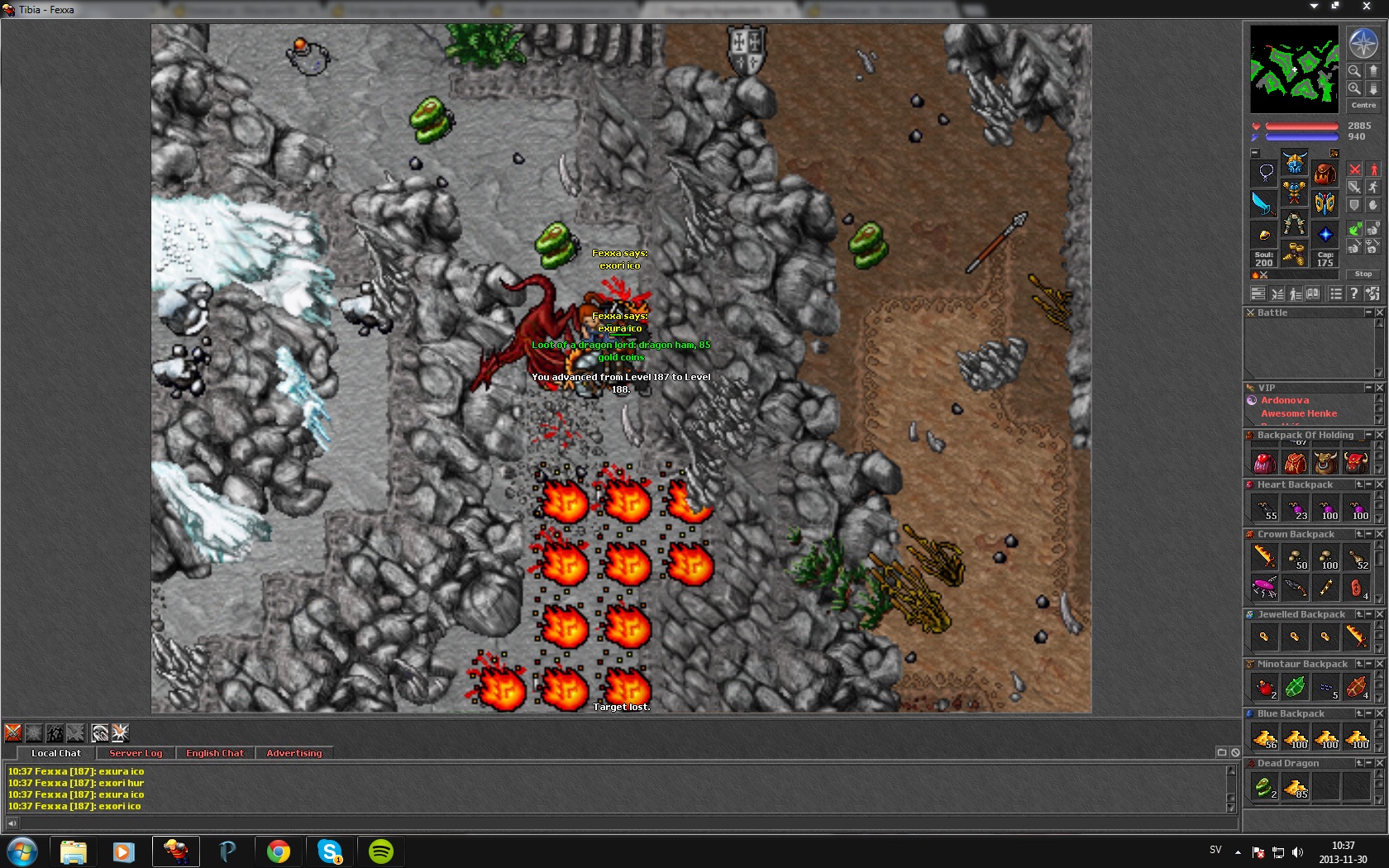Image resolution: width=1389 pixels, height=868 pixels.
Task: Click the Stop button
Action: click(1363, 274)
